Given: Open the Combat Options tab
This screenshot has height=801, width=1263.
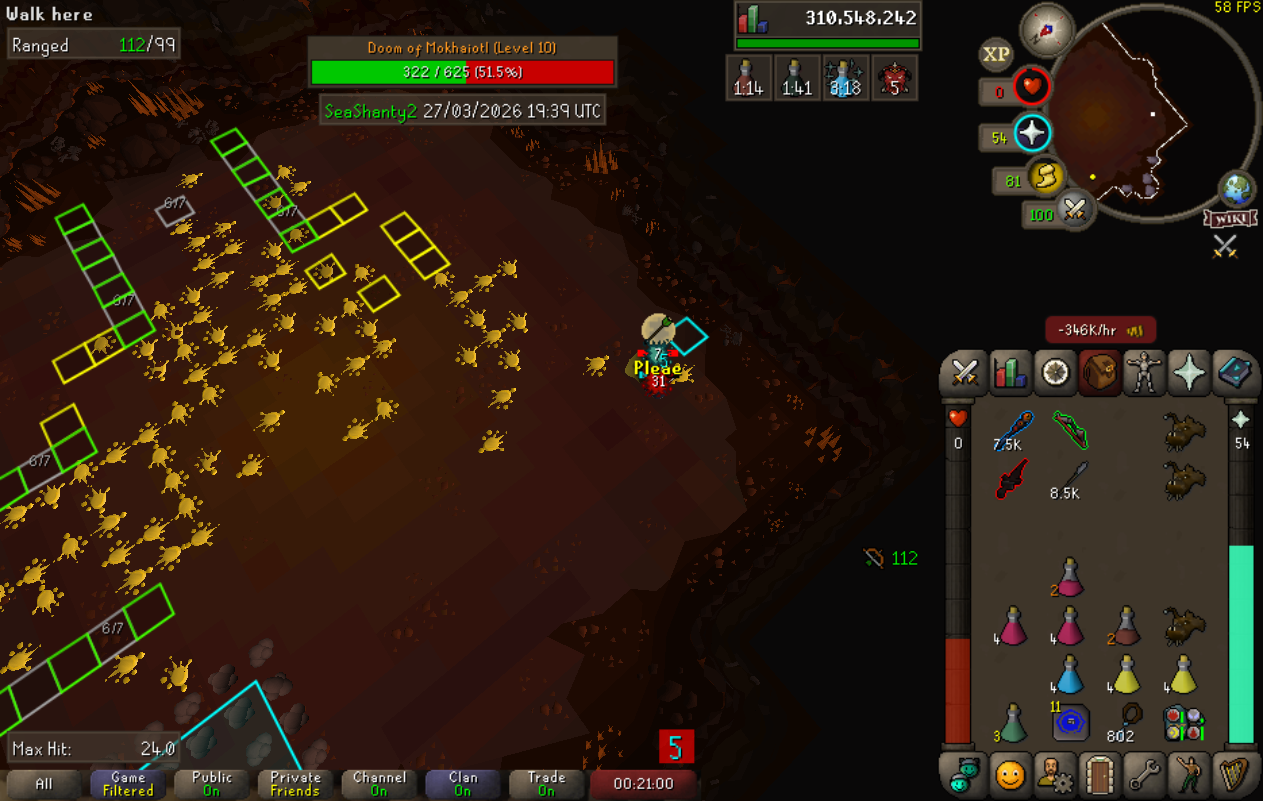Looking at the screenshot, I should pyautogui.click(x=964, y=373).
